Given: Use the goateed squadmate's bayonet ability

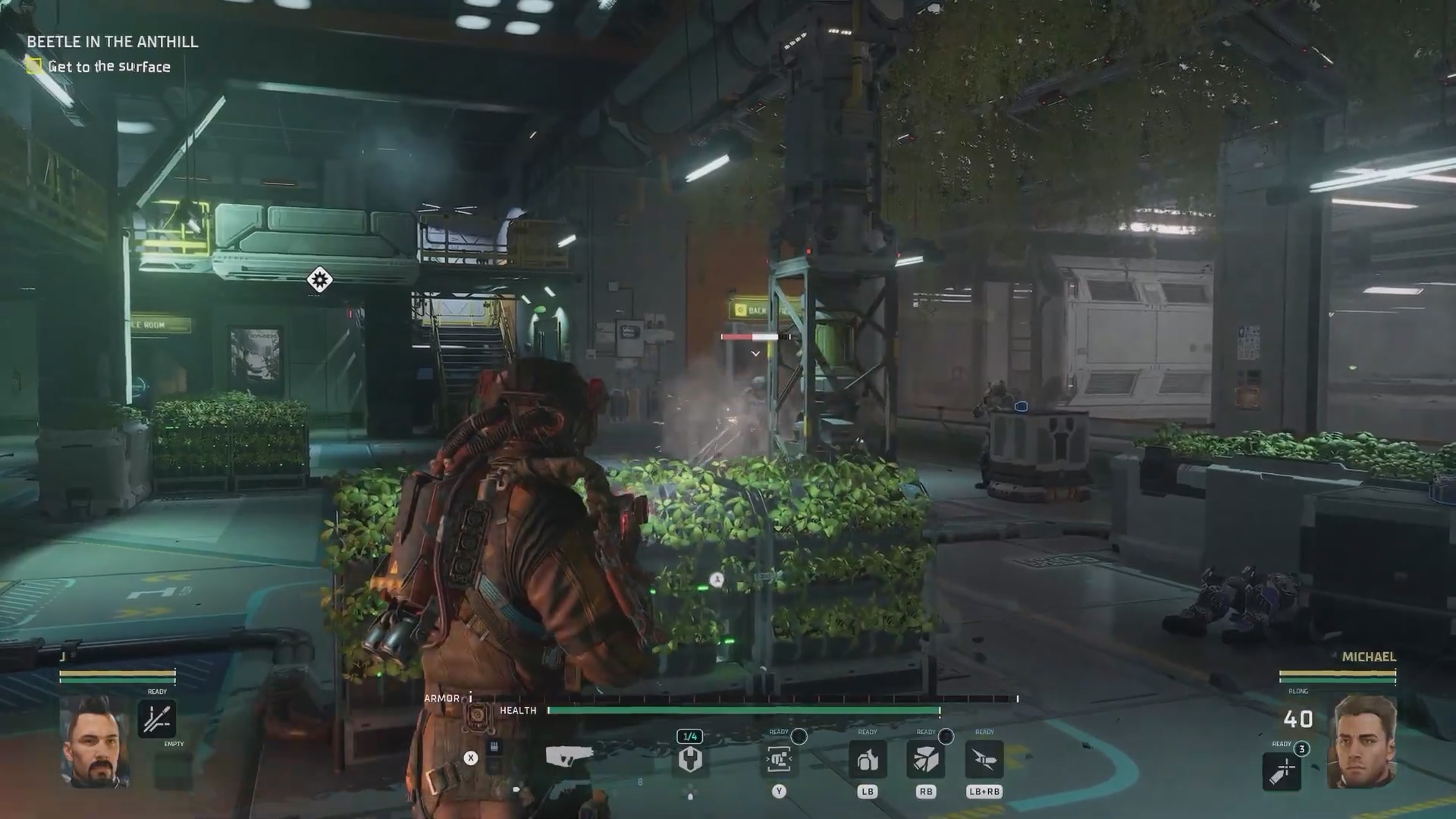Looking at the screenshot, I should click(x=157, y=719).
